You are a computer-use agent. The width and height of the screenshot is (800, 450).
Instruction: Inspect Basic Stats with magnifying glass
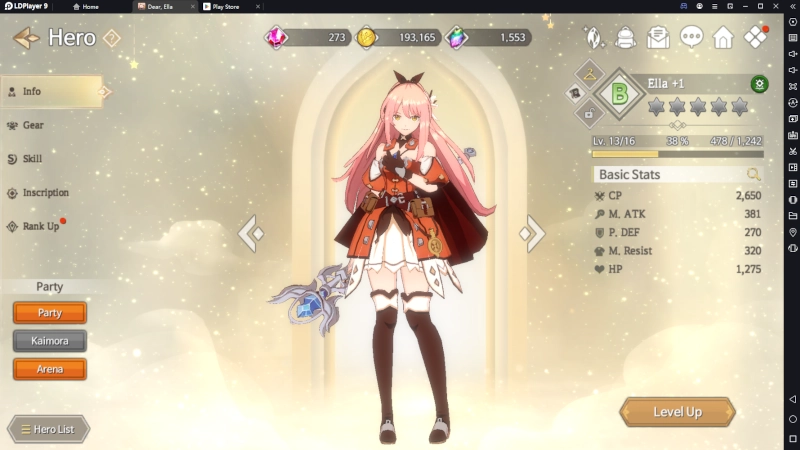tap(754, 174)
